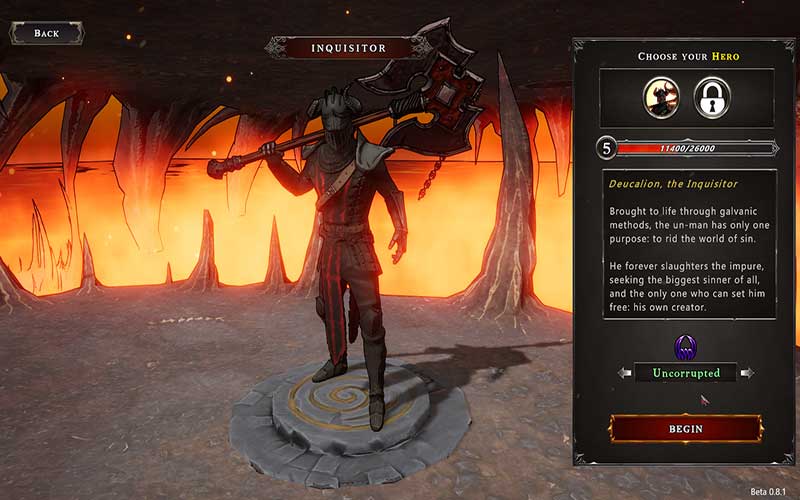Choose the locked hero slot

(711, 96)
